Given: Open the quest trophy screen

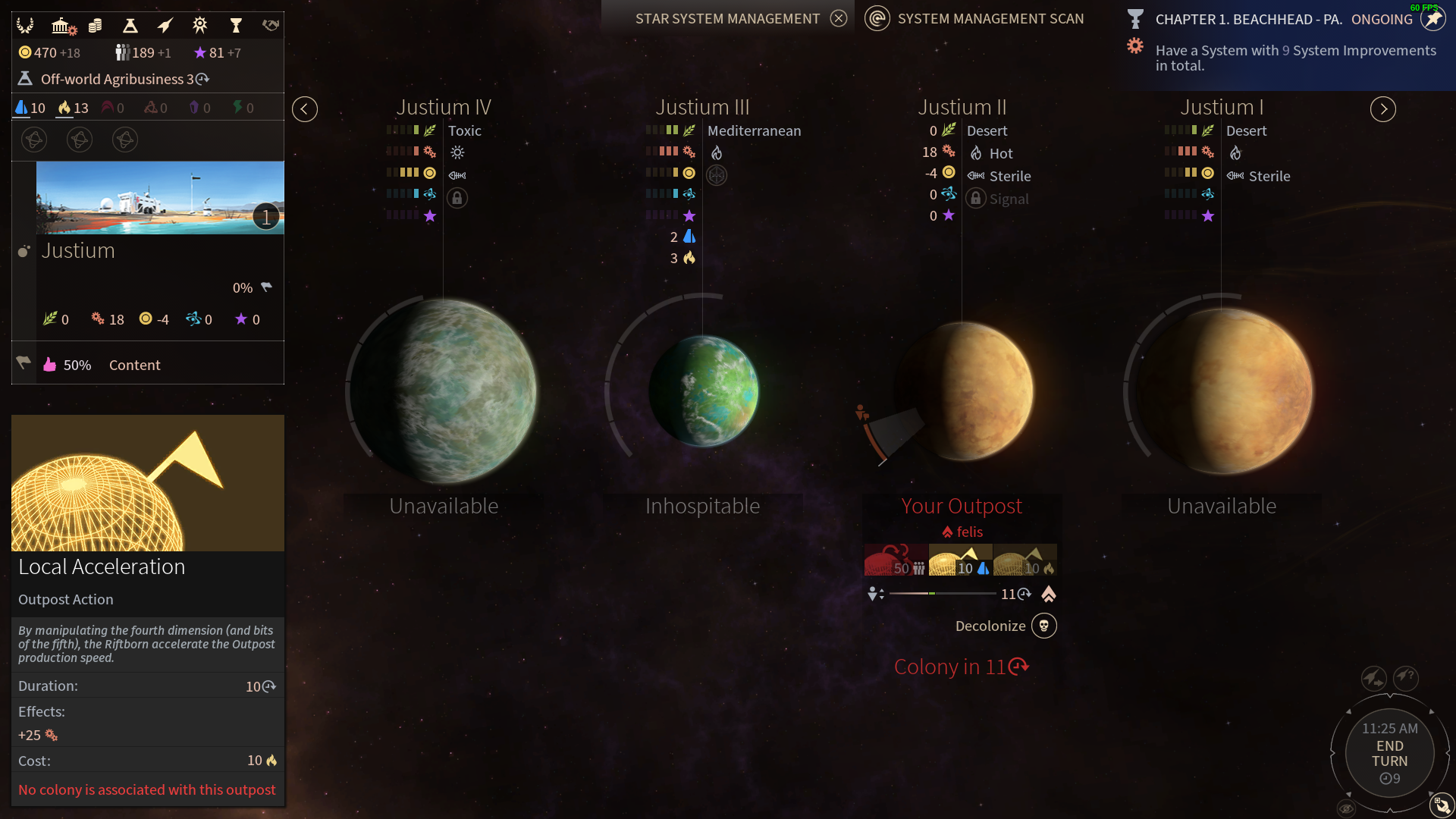Looking at the screenshot, I should [236, 26].
